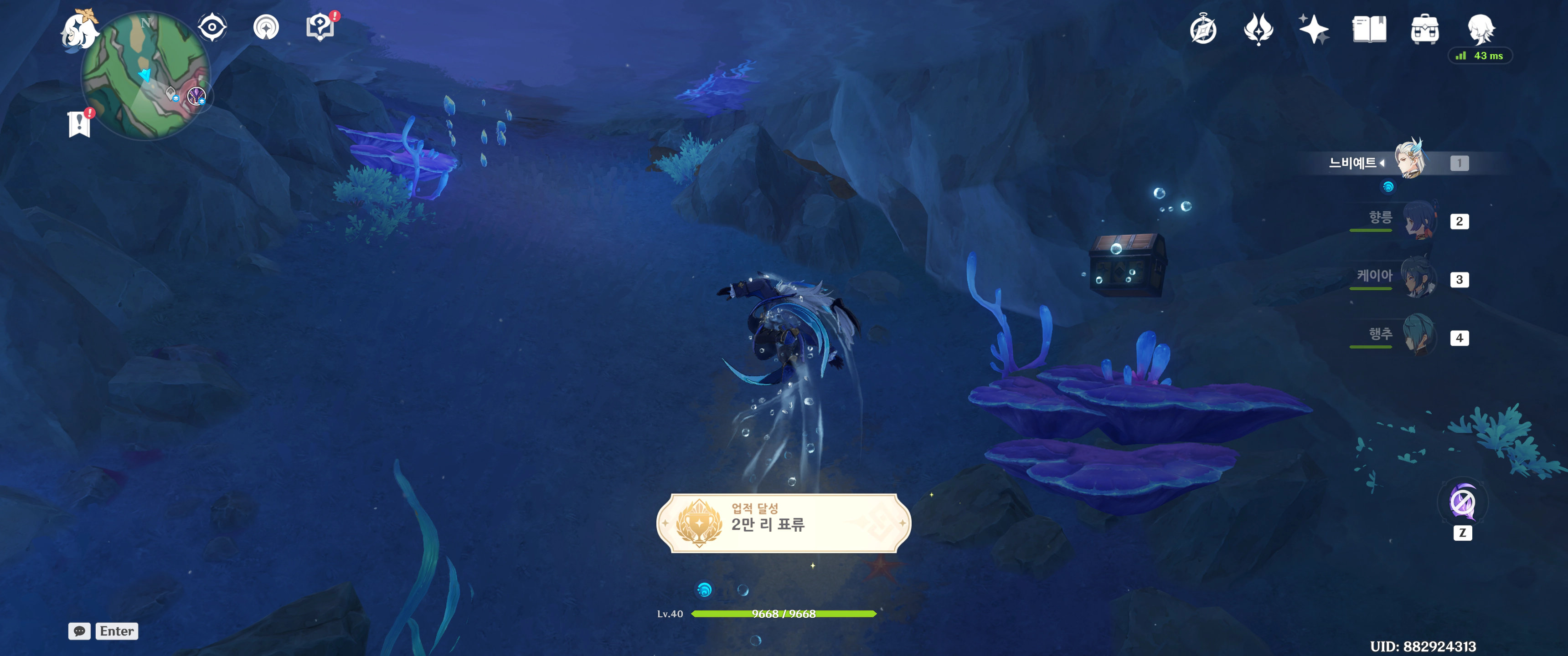Image resolution: width=1568 pixels, height=656 pixels.
Task: Open the battle pass icon
Action: [x=1258, y=30]
